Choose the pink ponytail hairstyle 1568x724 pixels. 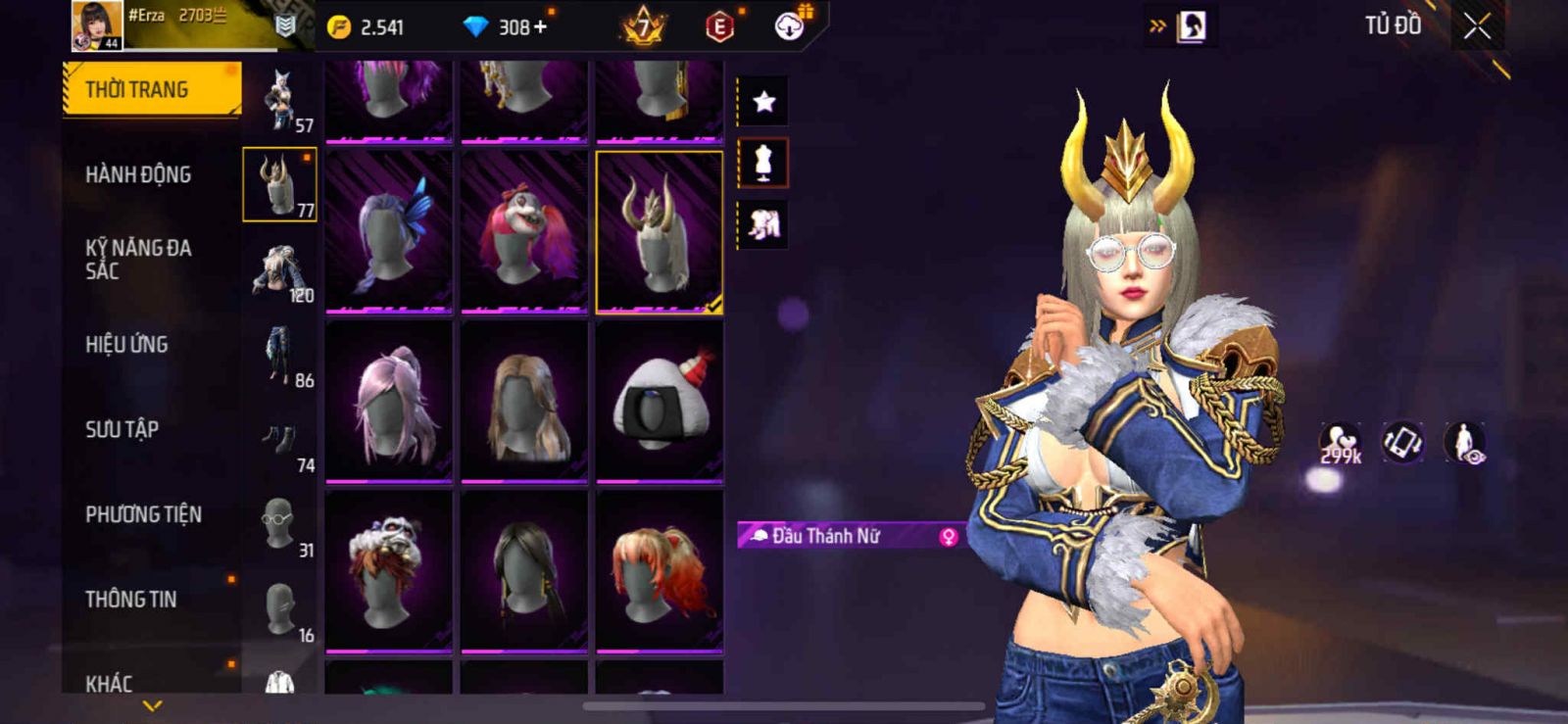tap(389, 402)
